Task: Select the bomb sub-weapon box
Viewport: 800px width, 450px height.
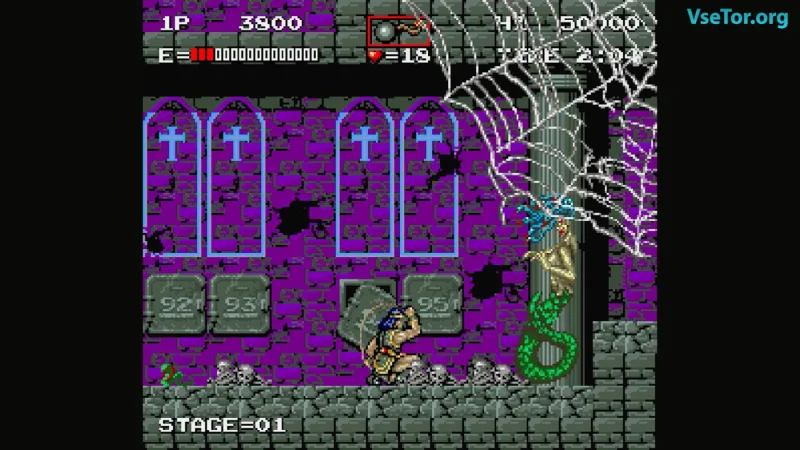Action: tap(398, 30)
